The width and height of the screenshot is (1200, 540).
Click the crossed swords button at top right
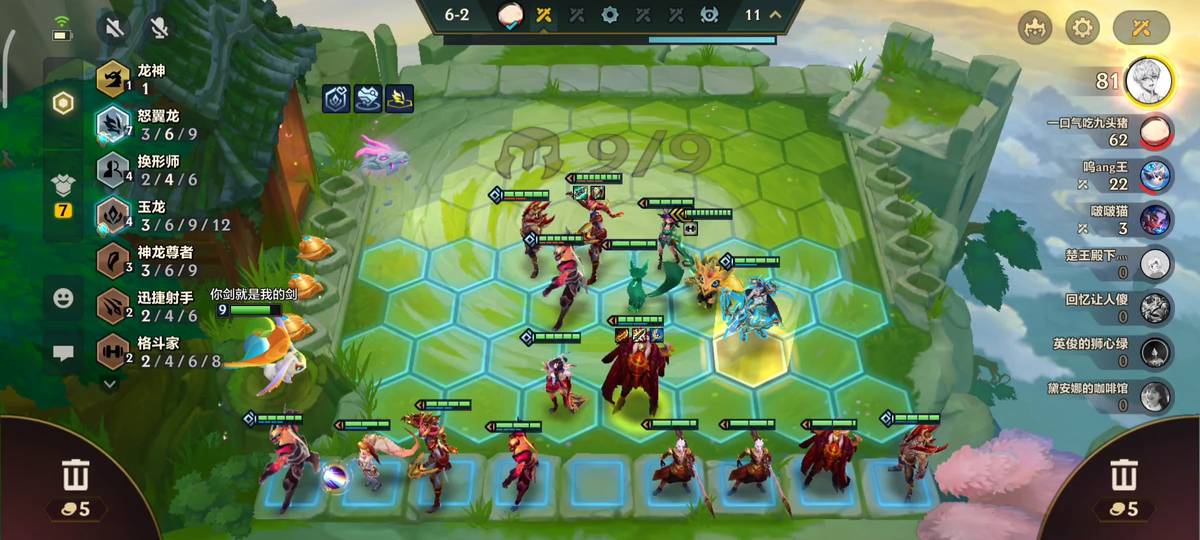click(1141, 27)
